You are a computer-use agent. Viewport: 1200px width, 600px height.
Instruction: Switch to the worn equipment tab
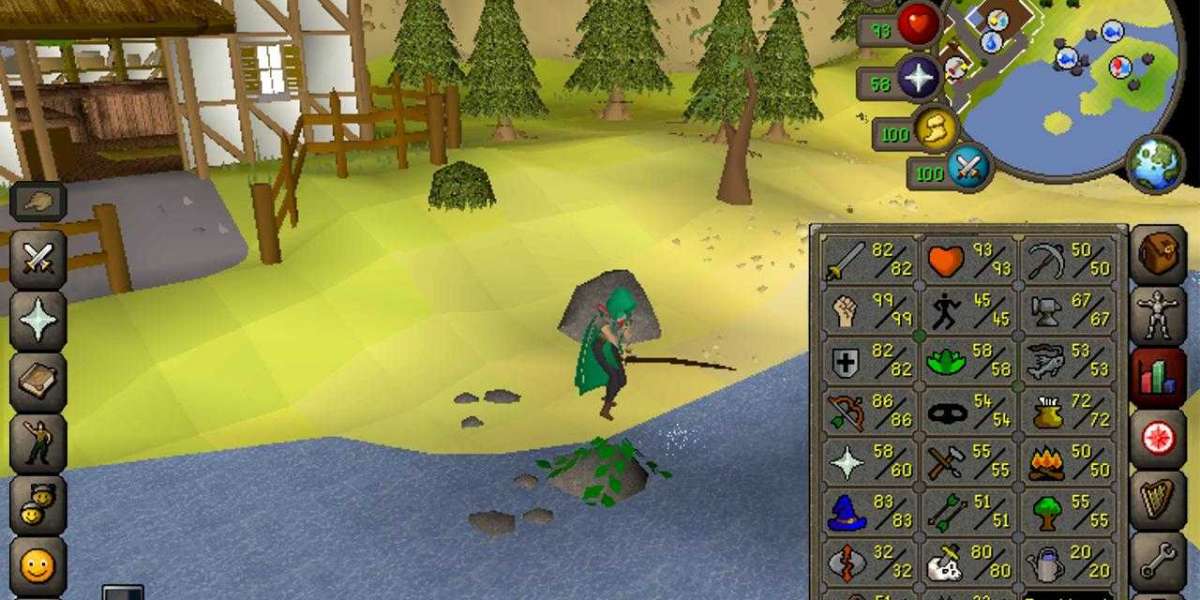coord(1158,316)
